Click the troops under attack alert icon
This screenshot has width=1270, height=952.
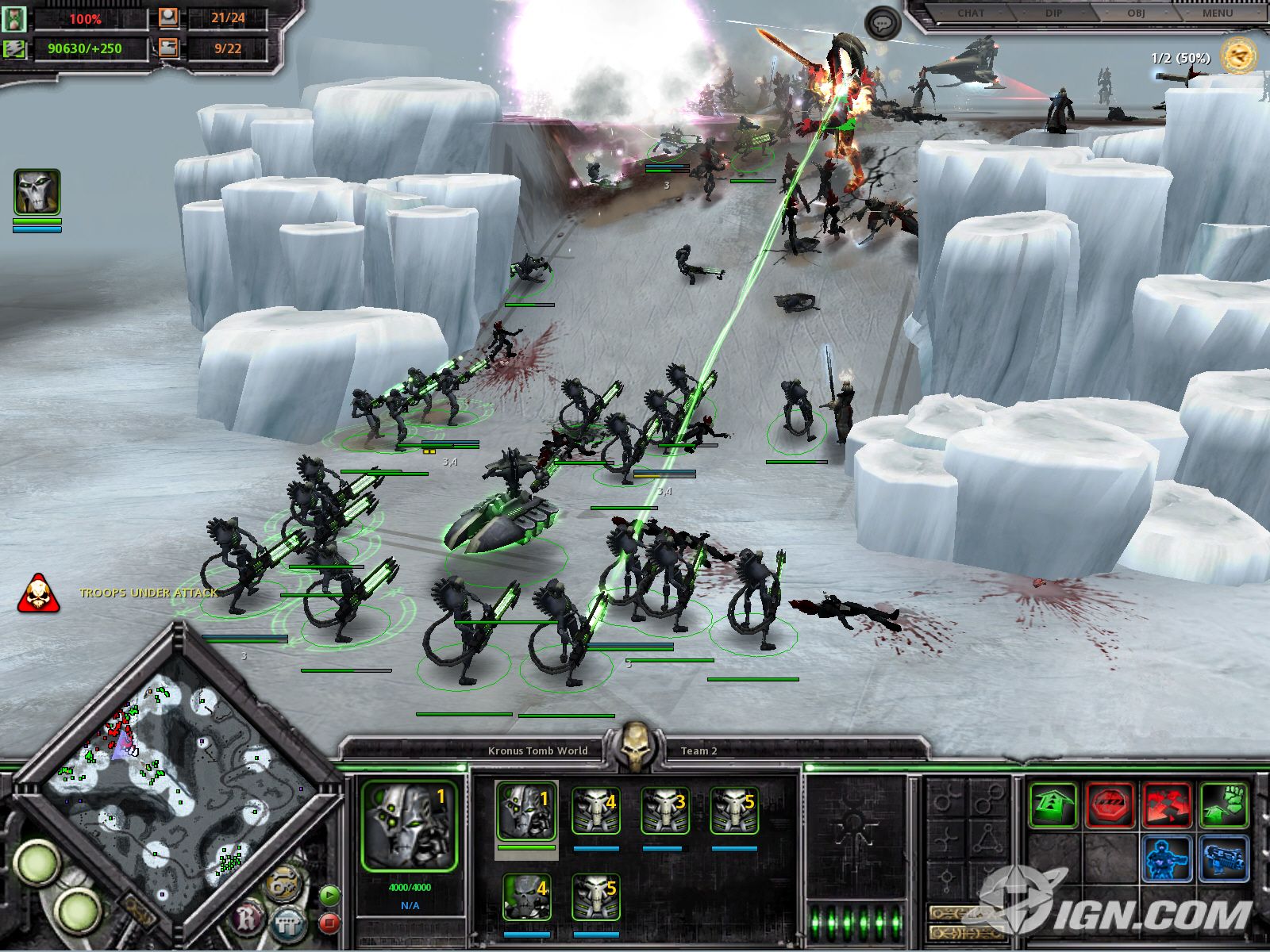point(38,594)
